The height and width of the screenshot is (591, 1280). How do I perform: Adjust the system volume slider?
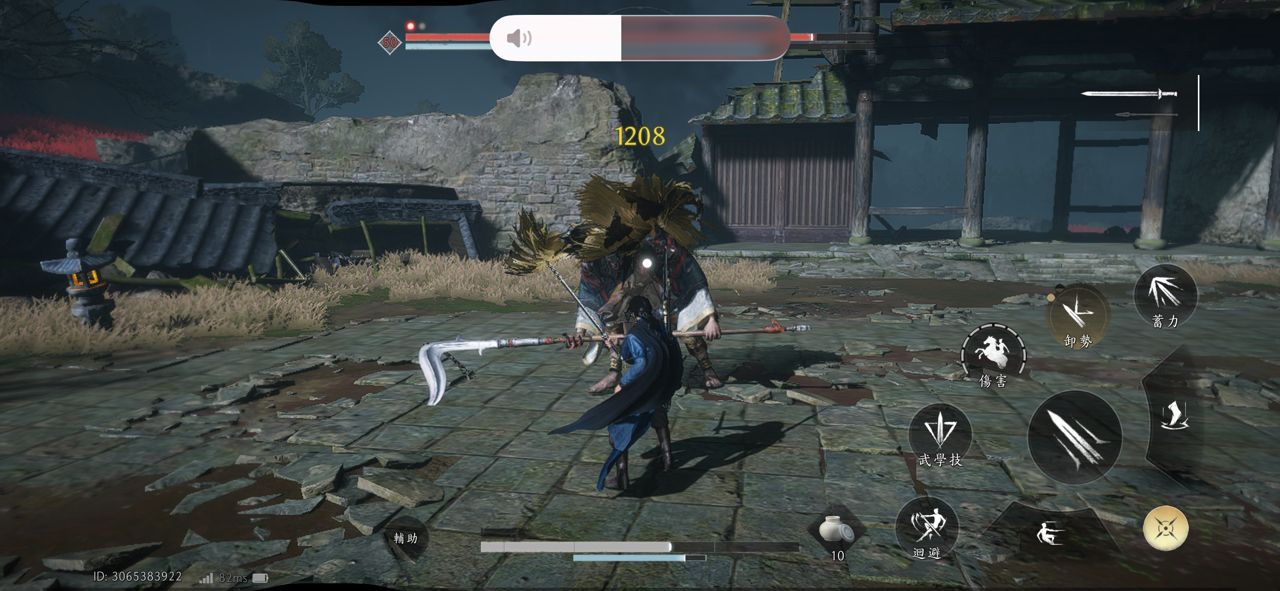[x=640, y=38]
